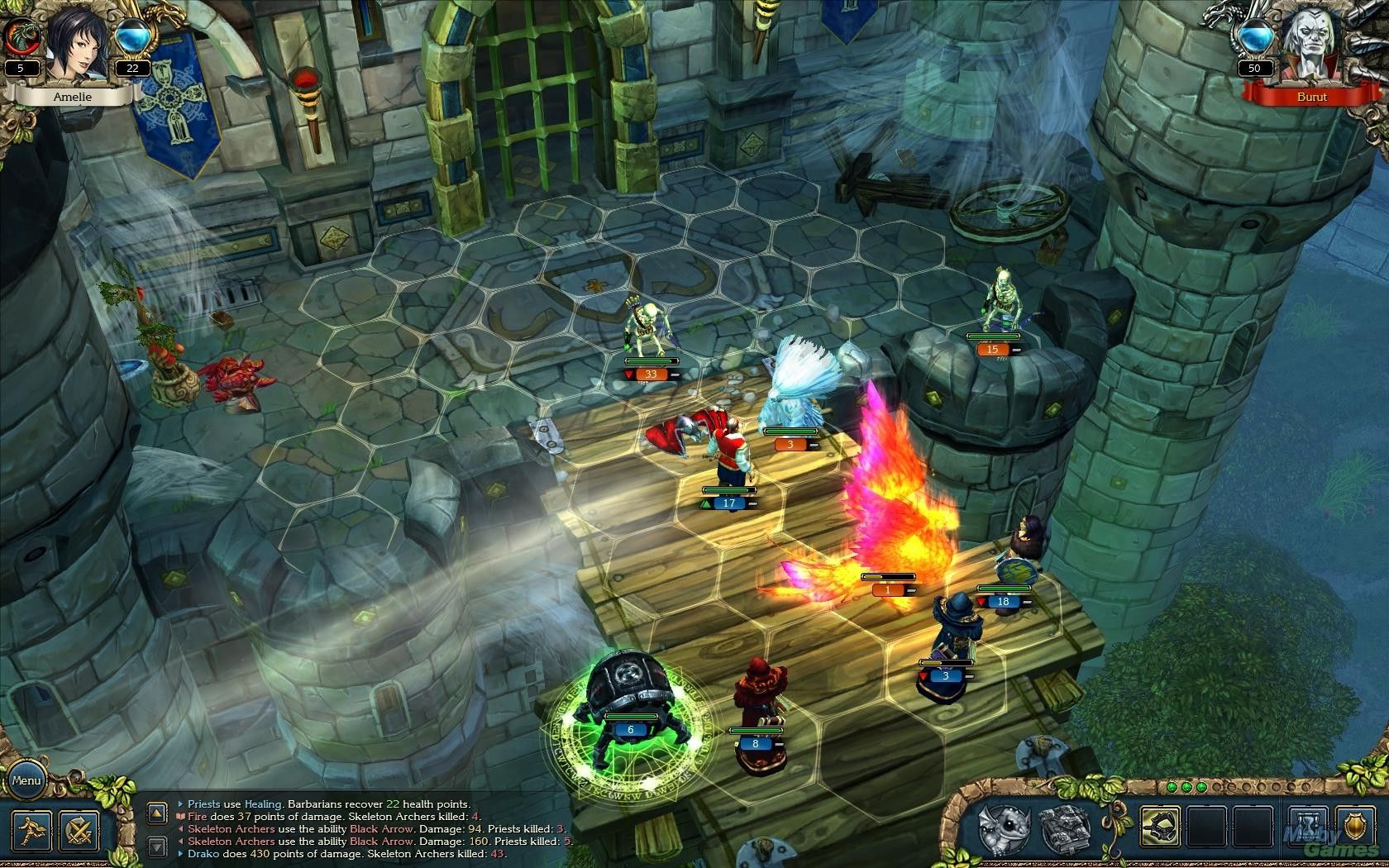
Task: Click the combat log down arrow button
Action: tap(157, 847)
